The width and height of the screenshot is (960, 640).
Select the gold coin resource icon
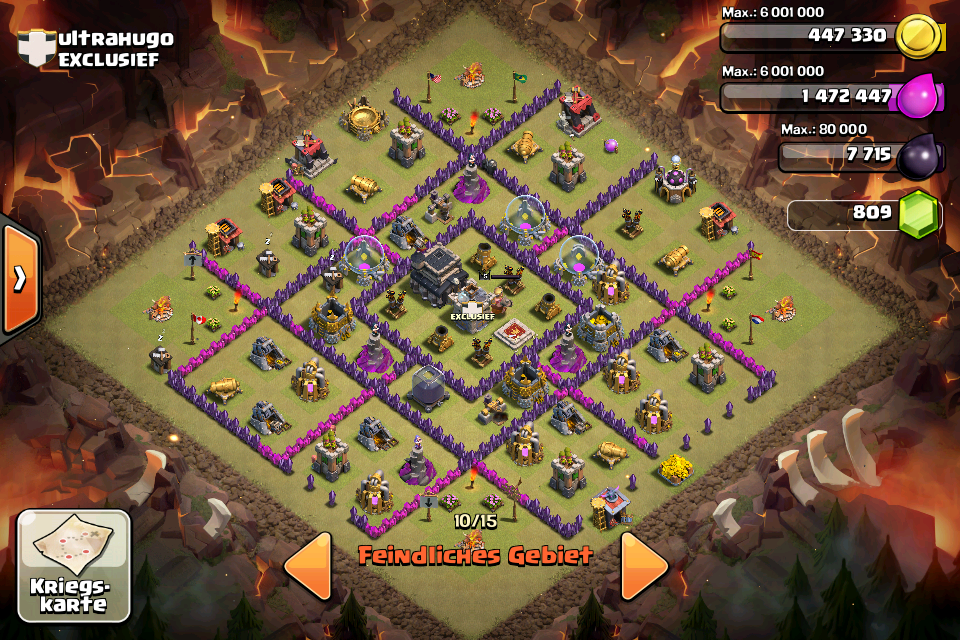[x=919, y=37]
